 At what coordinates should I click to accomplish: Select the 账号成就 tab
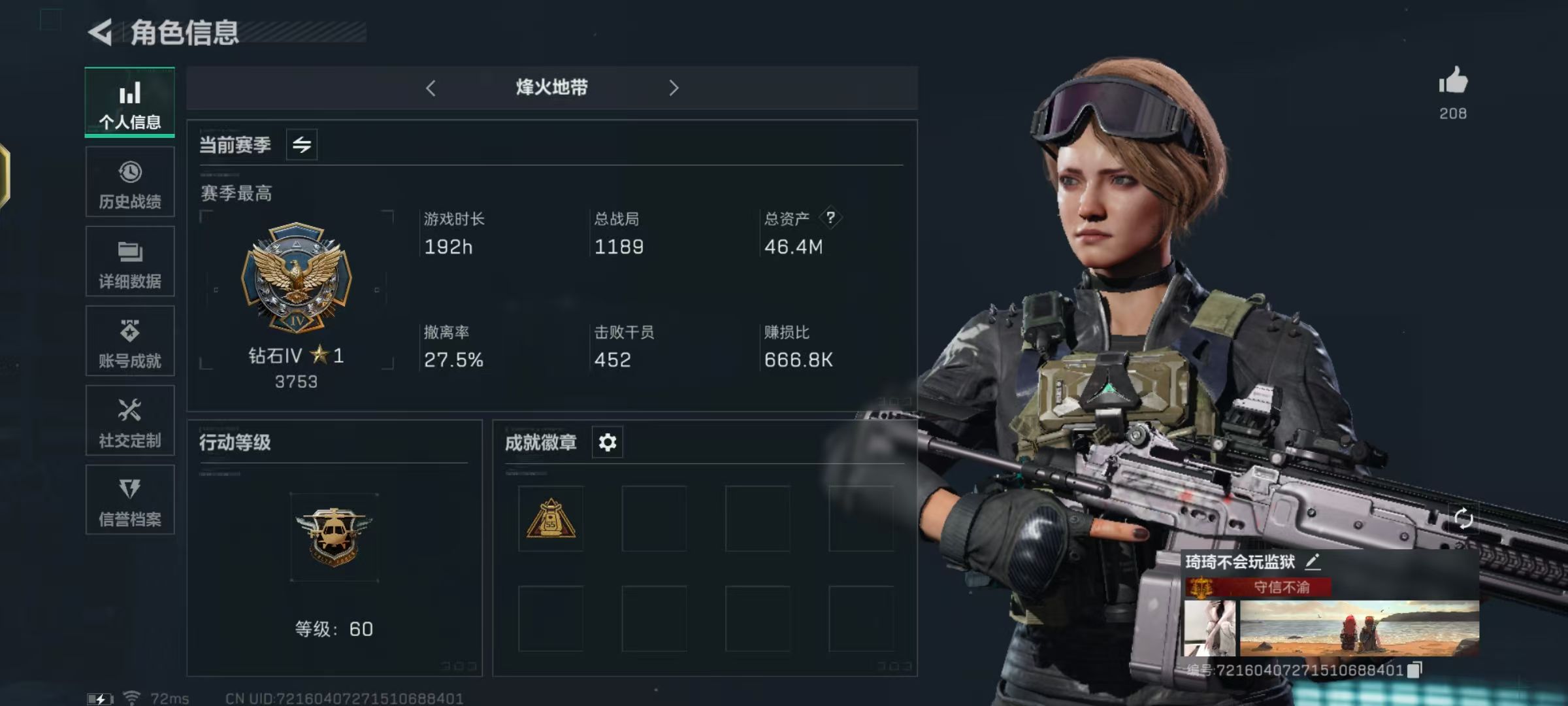130,342
